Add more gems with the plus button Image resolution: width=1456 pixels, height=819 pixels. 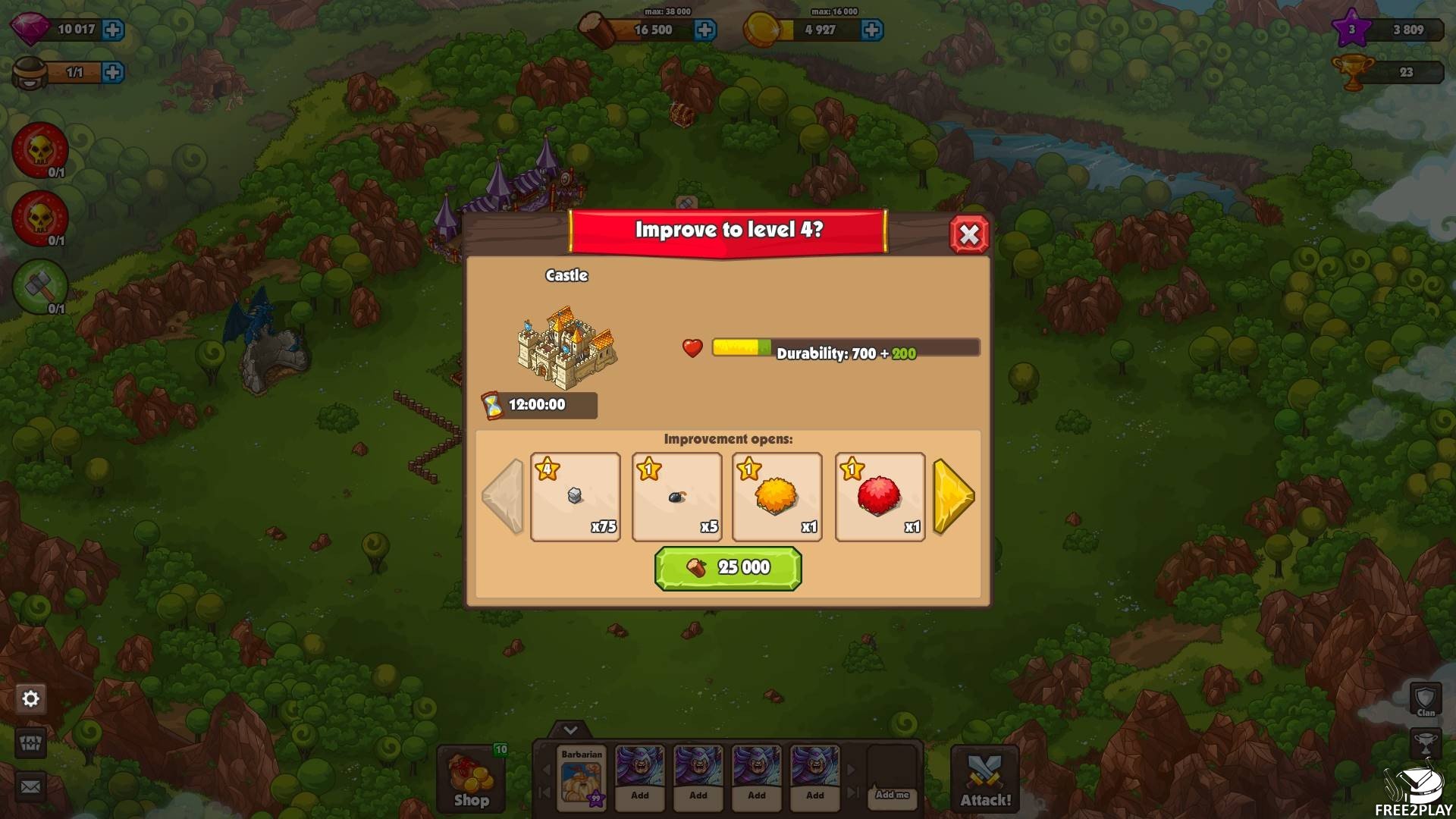[113, 30]
